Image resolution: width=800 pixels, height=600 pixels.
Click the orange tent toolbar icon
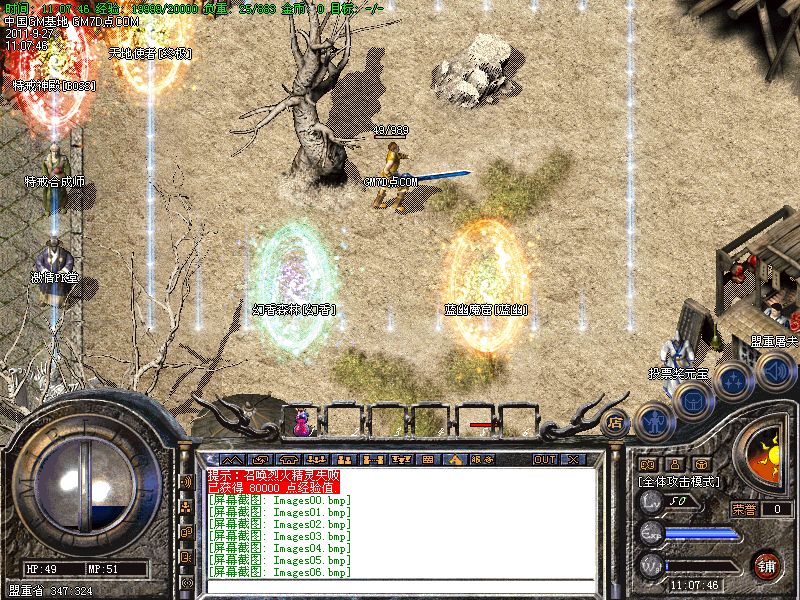pos(453,459)
